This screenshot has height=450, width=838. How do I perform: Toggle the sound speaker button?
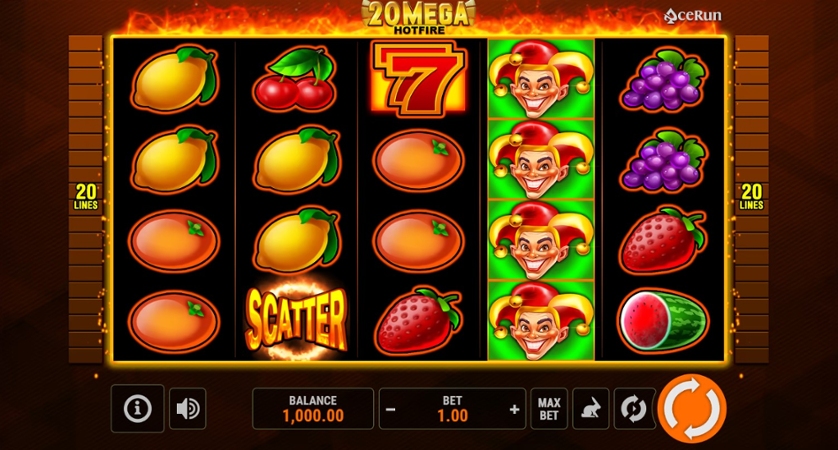click(x=187, y=408)
